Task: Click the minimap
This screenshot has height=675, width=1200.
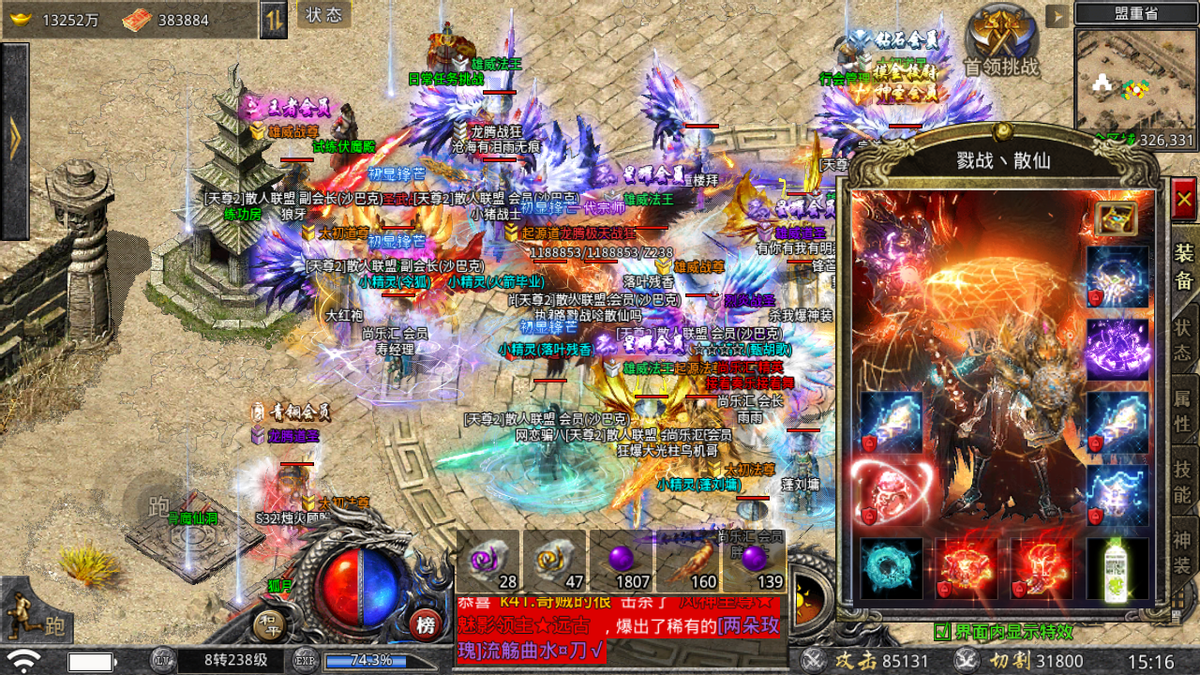Action: pos(1135,82)
